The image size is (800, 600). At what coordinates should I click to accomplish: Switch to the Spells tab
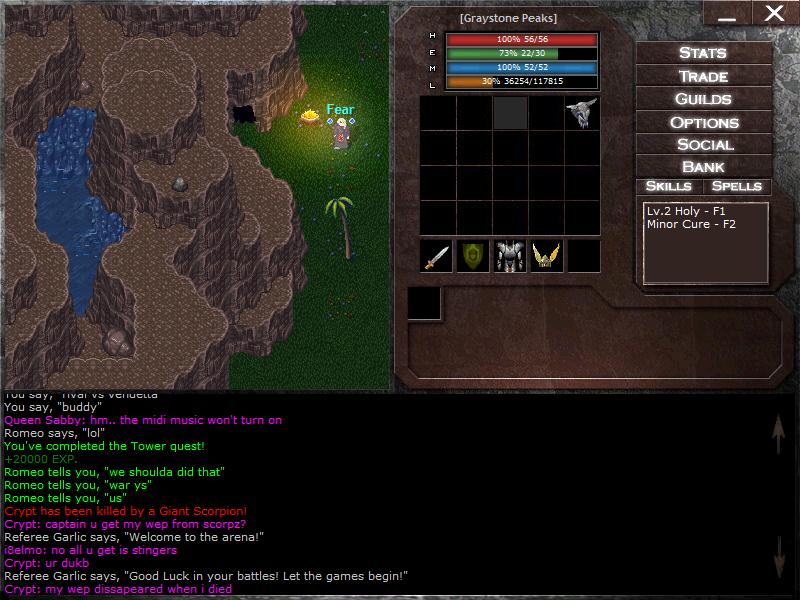click(x=737, y=186)
